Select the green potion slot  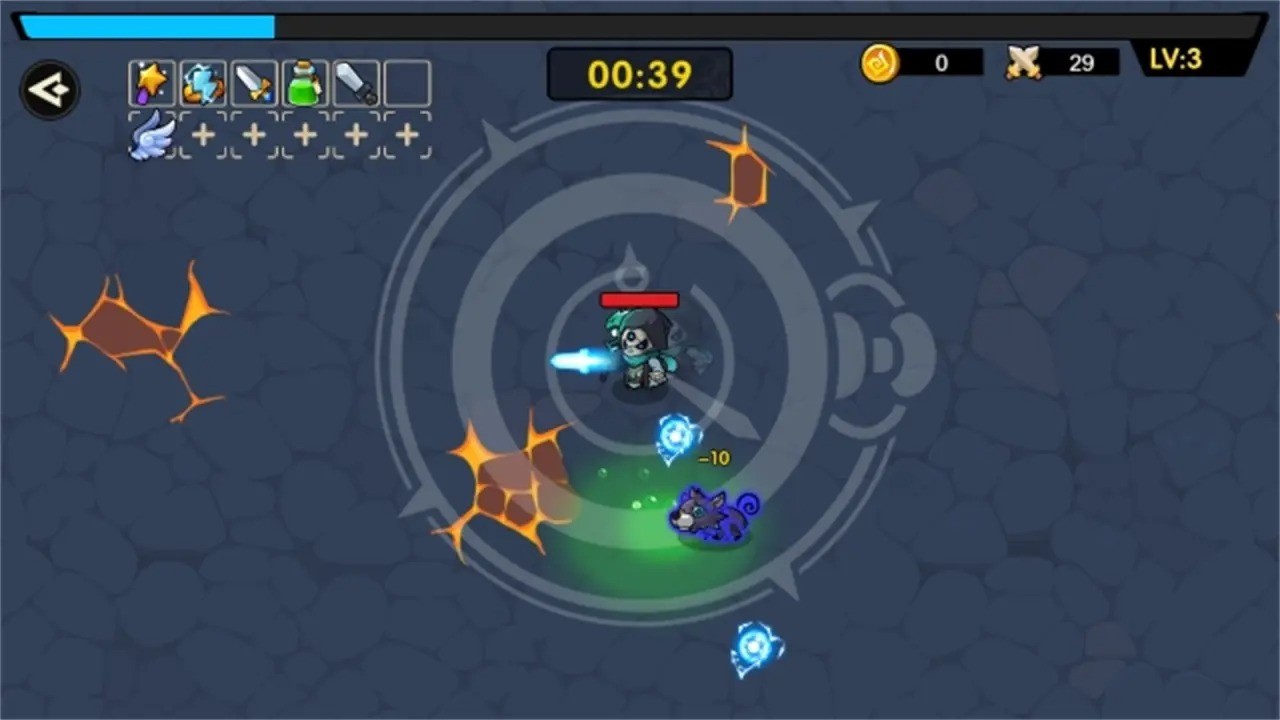305,83
